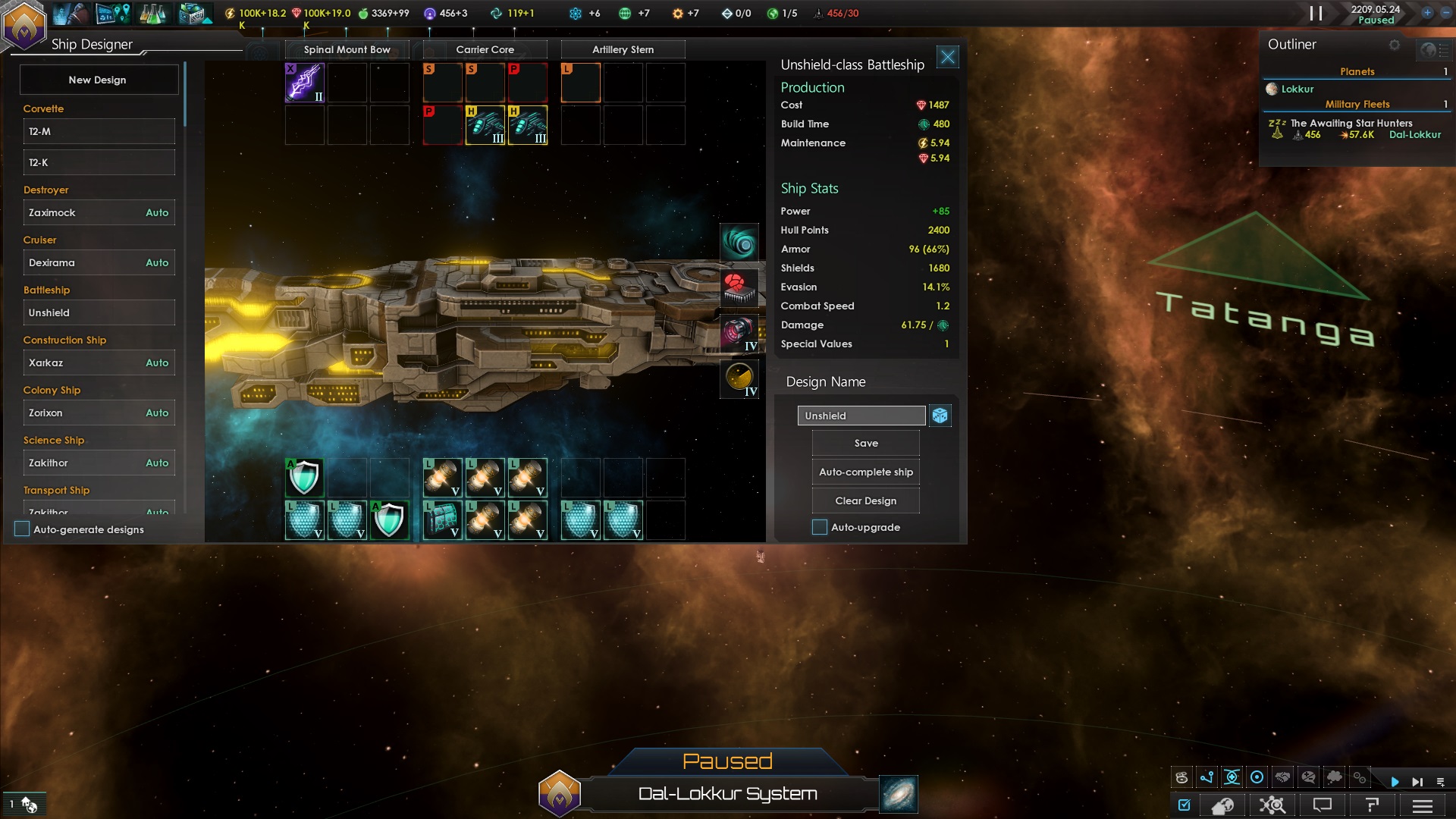Select Lokkur planet in the Outliner

(1297, 89)
